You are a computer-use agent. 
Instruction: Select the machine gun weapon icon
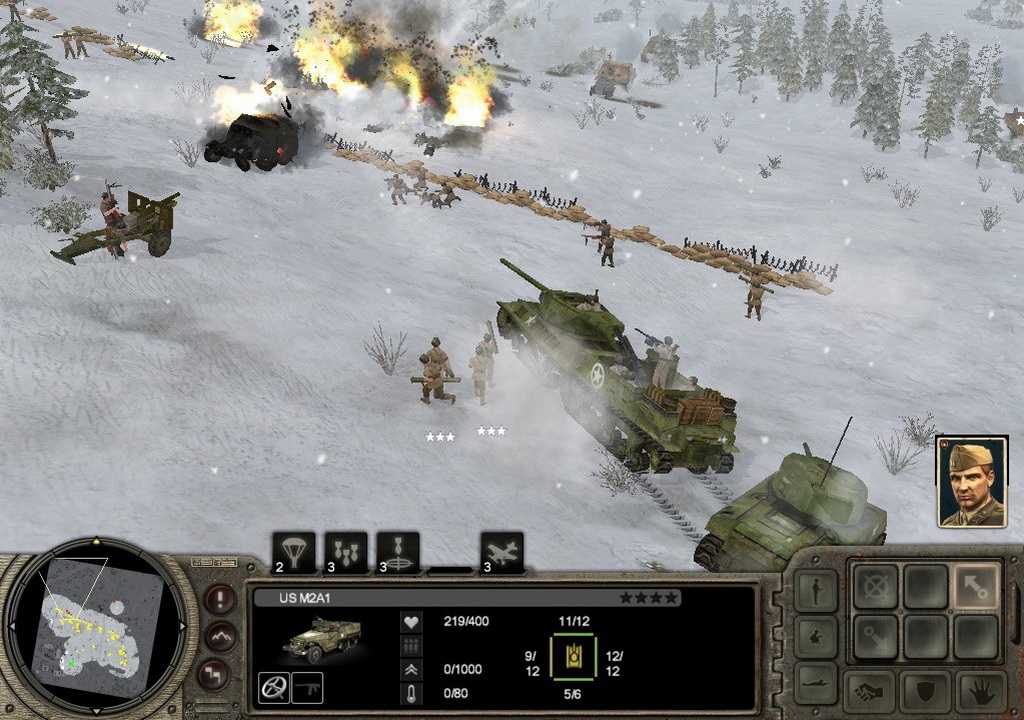click(x=311, y=687)
